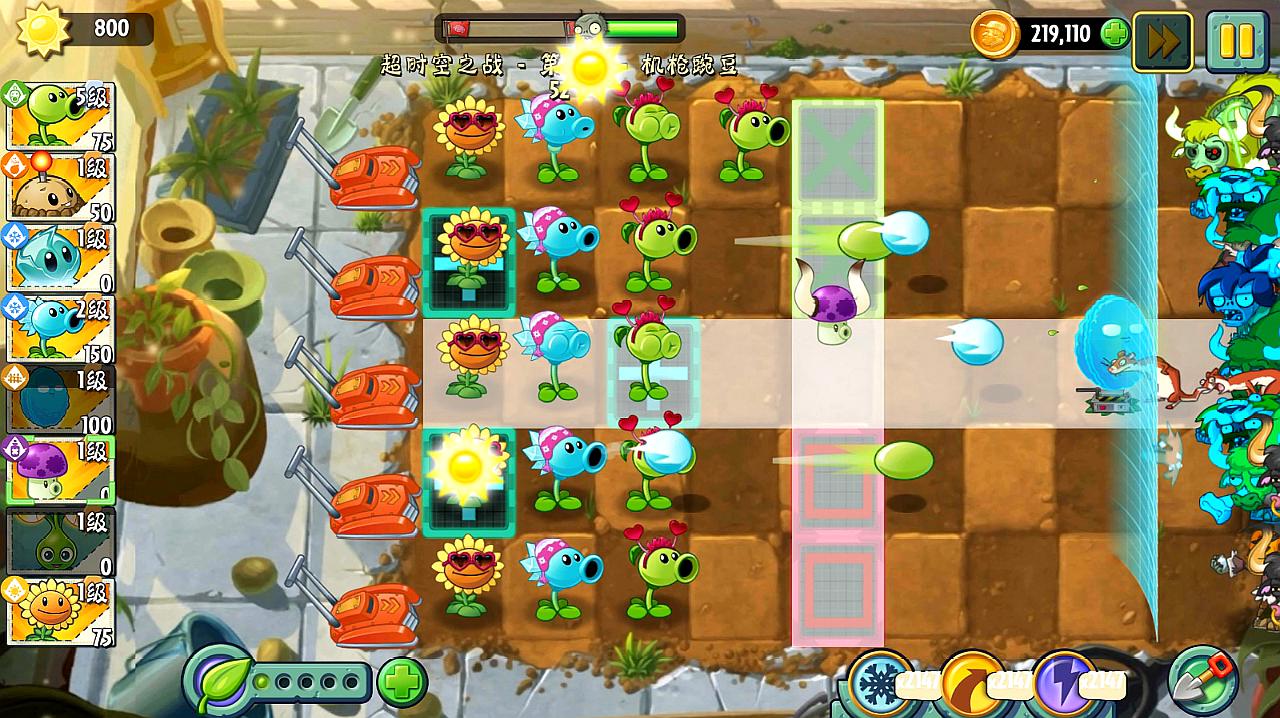This screenshot has height=718, width=1280.
Task: Activate the snowflake freeze power-up
Action: pos(881,683)
